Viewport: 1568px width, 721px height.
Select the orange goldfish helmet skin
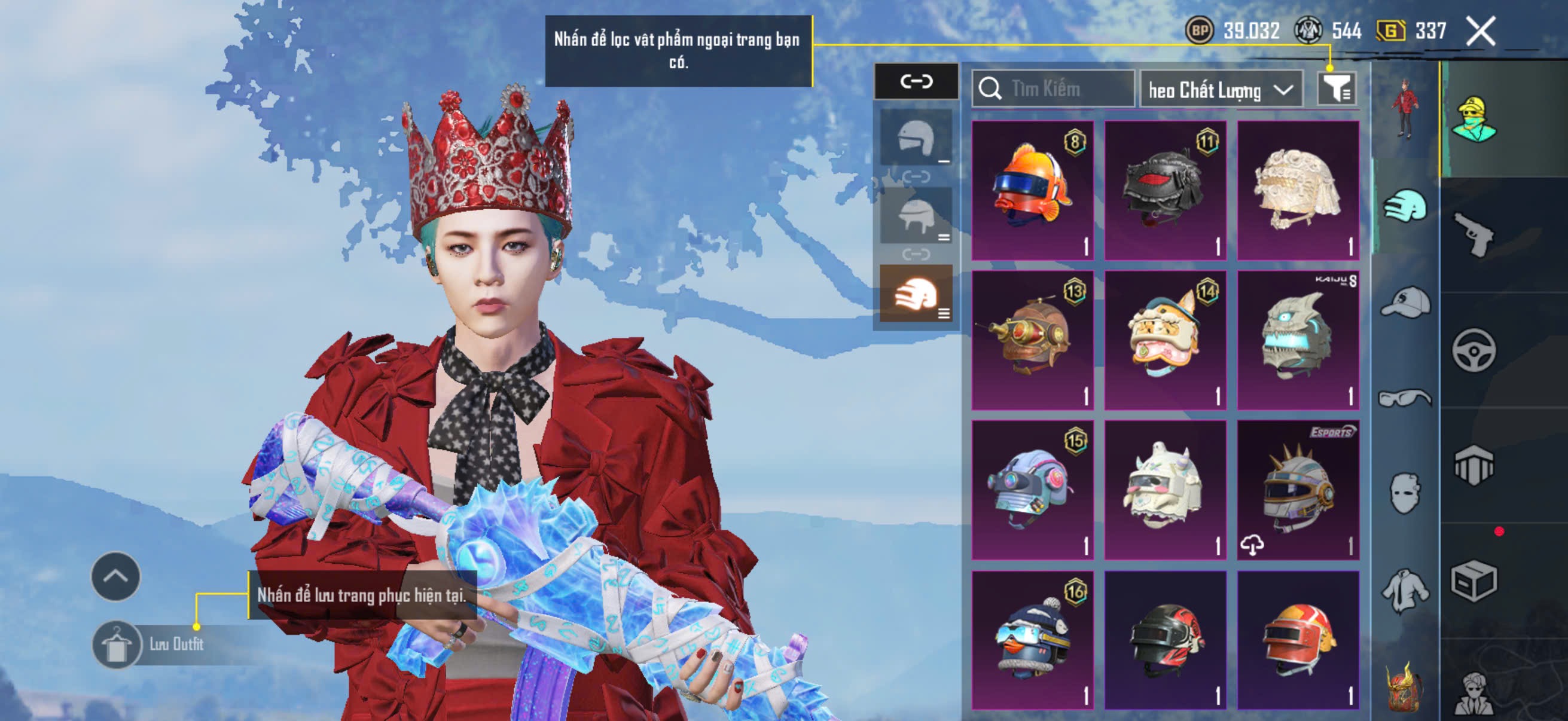[1032, 191]
